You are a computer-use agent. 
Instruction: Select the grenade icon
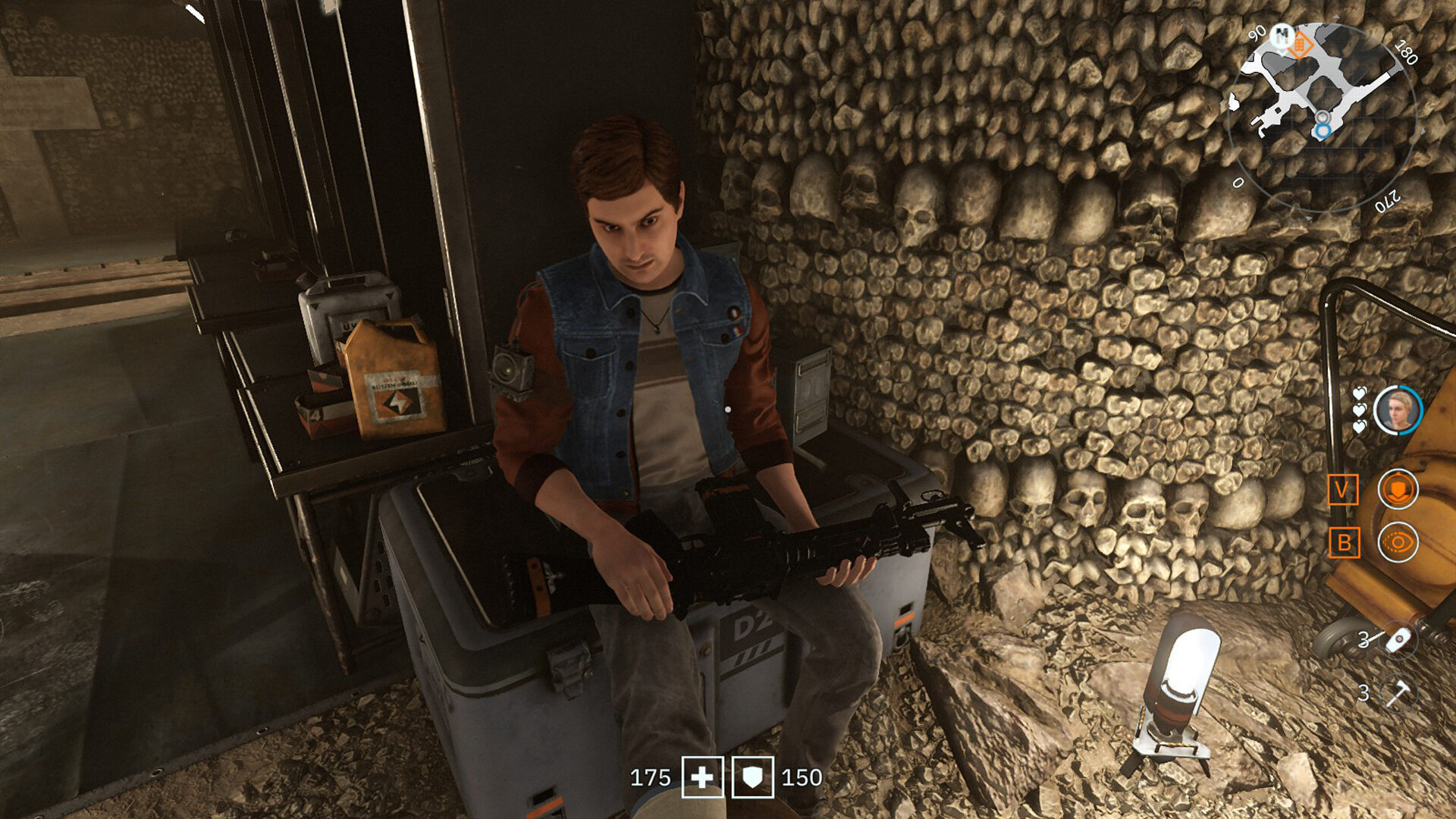point(1399,640)
